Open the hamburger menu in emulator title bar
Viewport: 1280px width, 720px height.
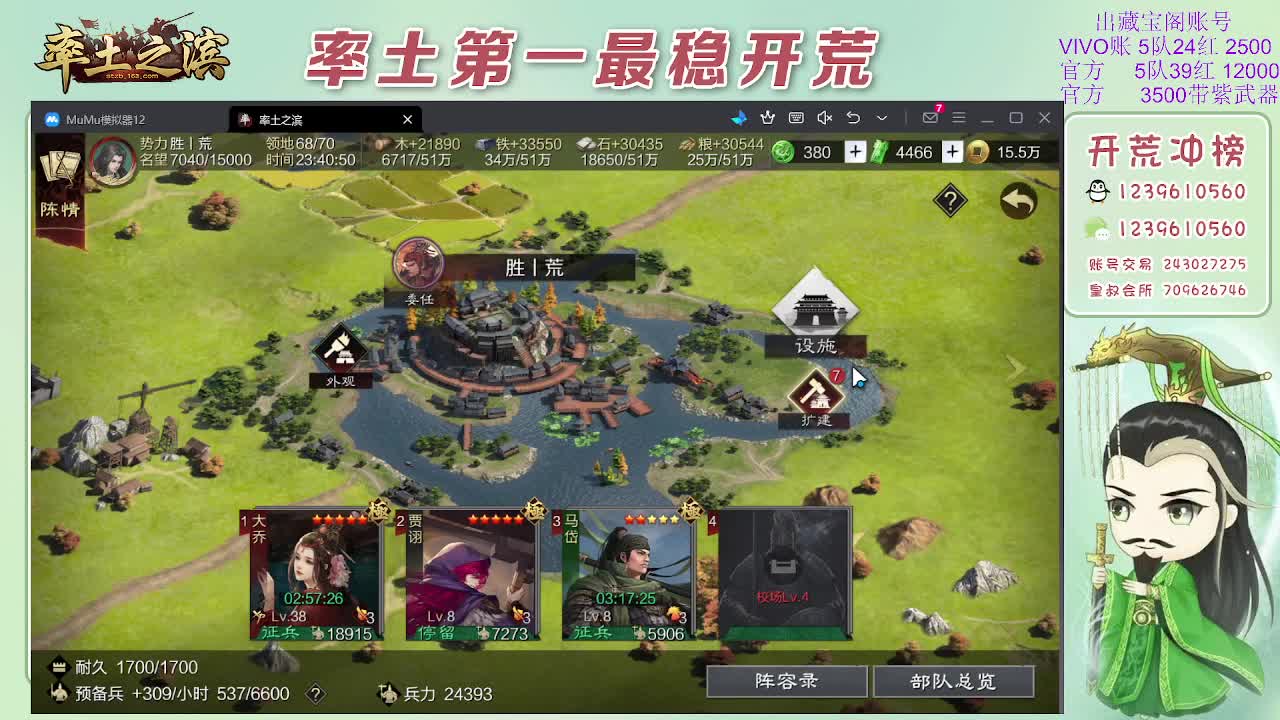(960, 118)
